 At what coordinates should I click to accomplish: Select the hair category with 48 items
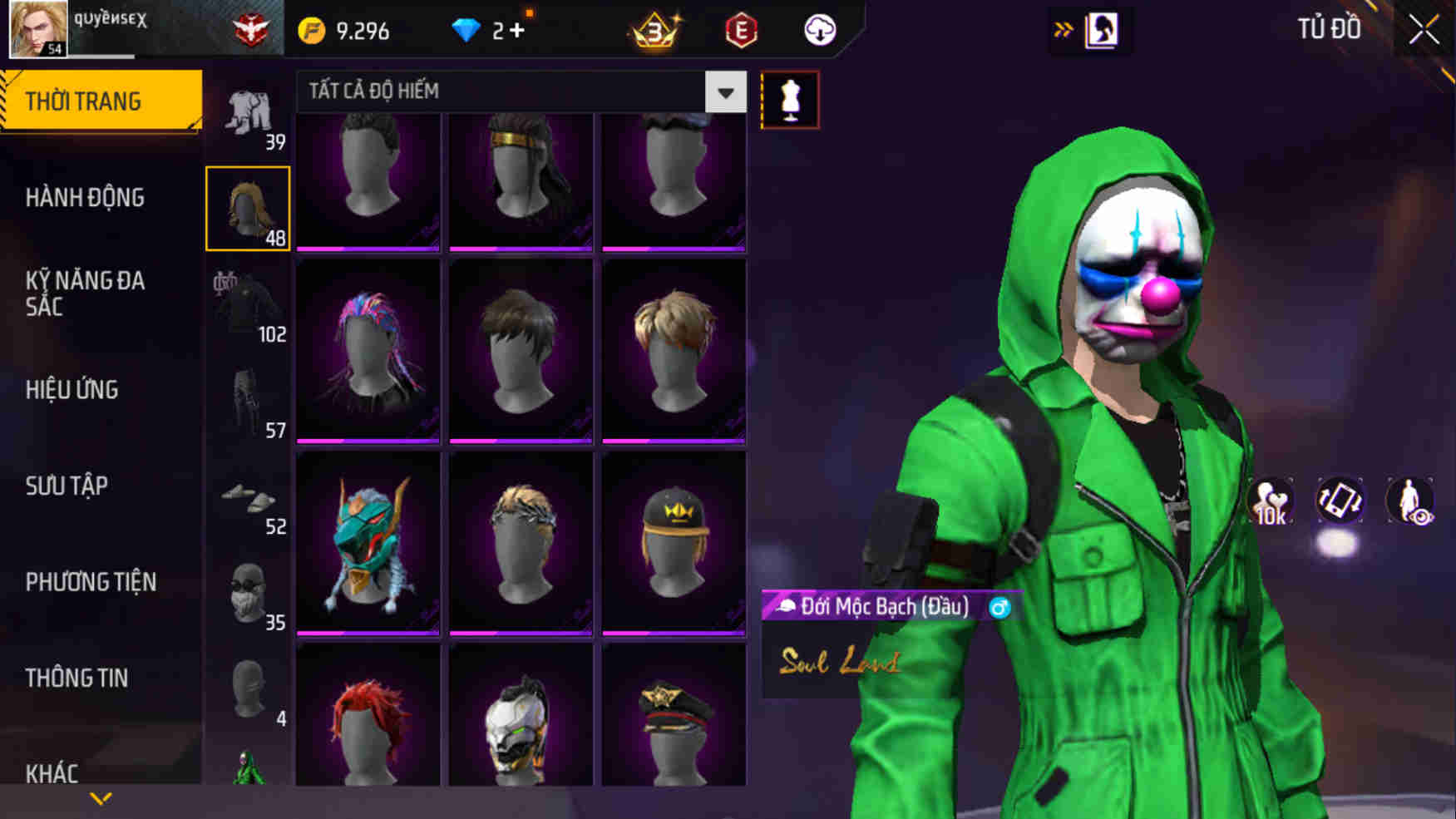[x=249, y=206]
